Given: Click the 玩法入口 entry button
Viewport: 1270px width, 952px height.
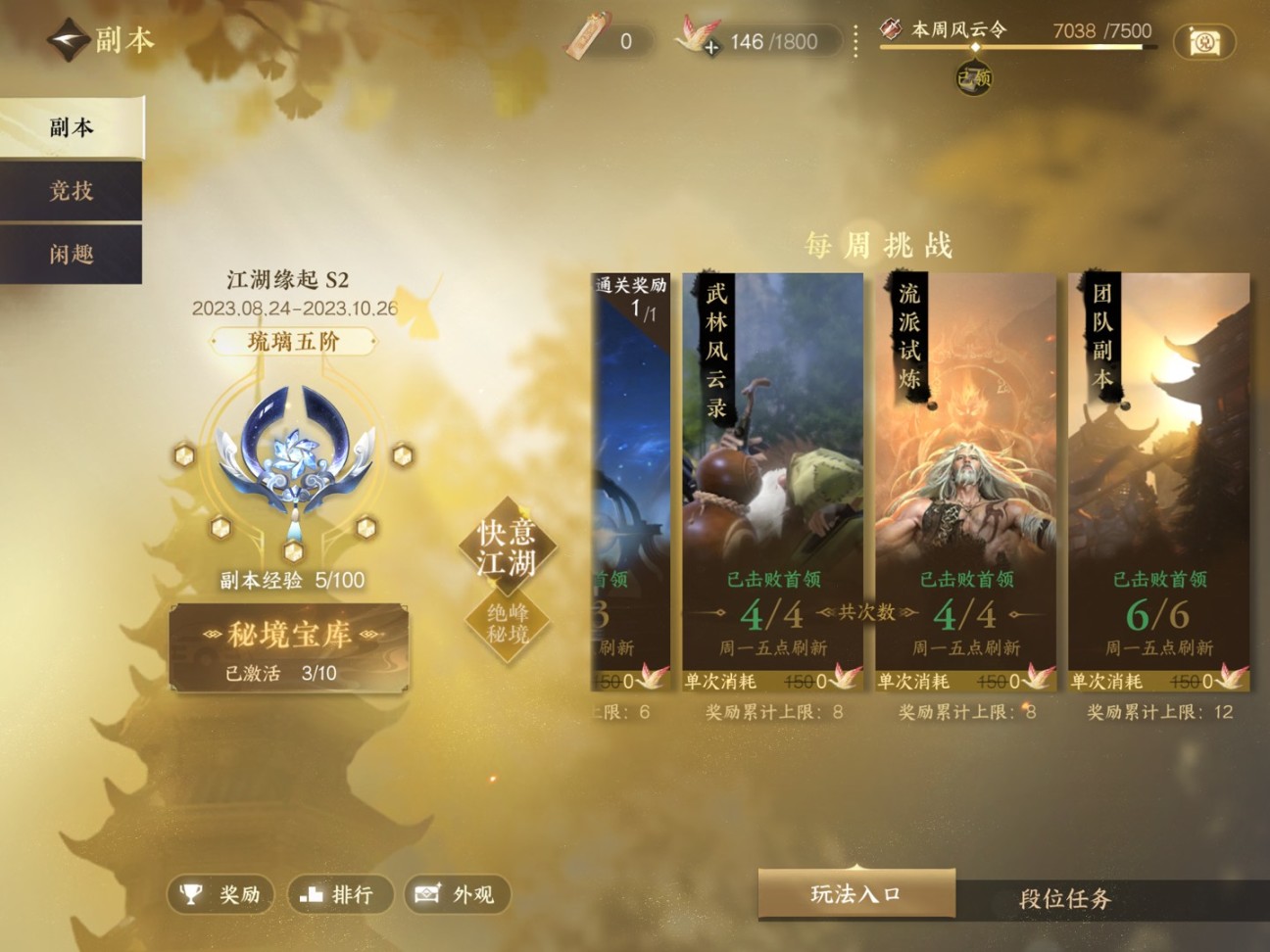Looking at the screenshot, I should point(855,893).
